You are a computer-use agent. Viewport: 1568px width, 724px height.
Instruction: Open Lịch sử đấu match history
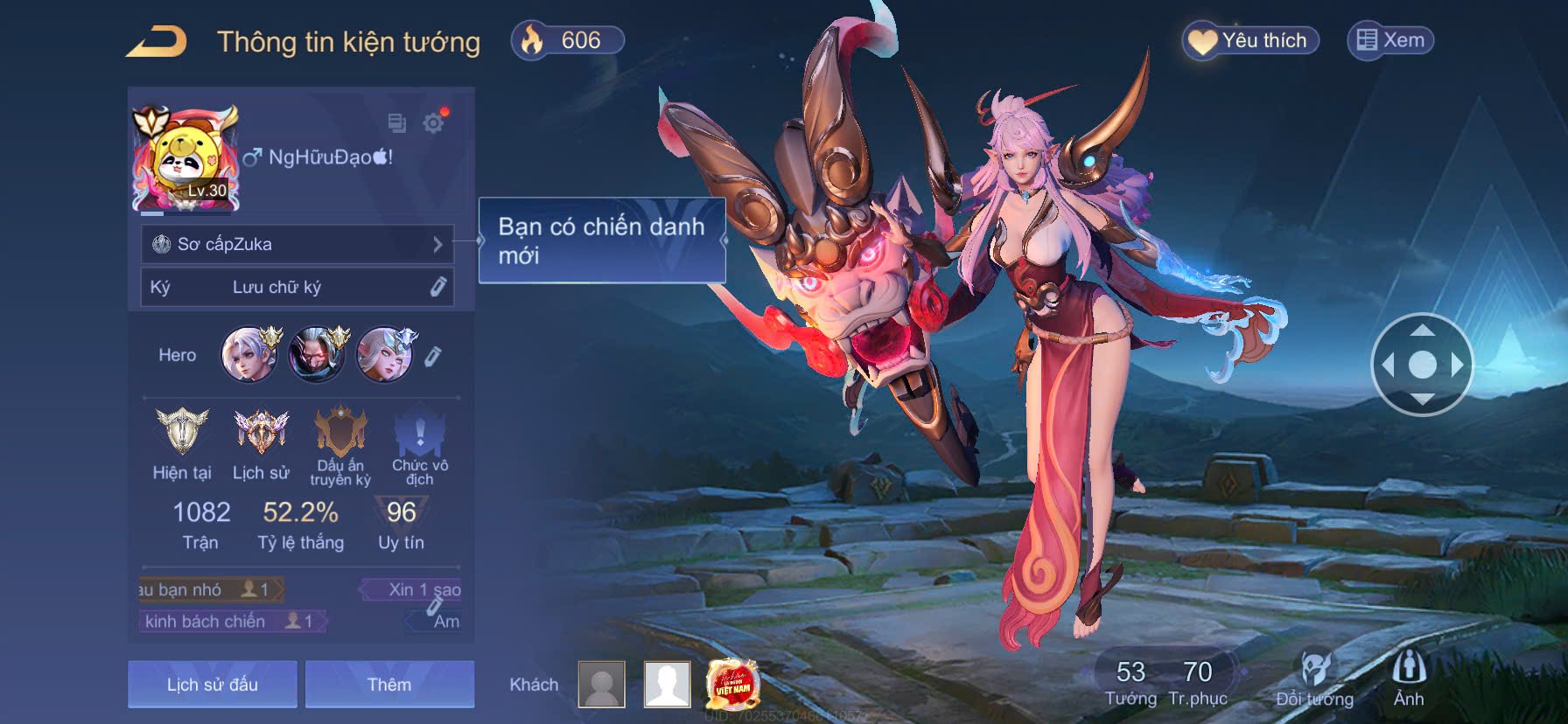pyautogui.click(x=213, y=684)
